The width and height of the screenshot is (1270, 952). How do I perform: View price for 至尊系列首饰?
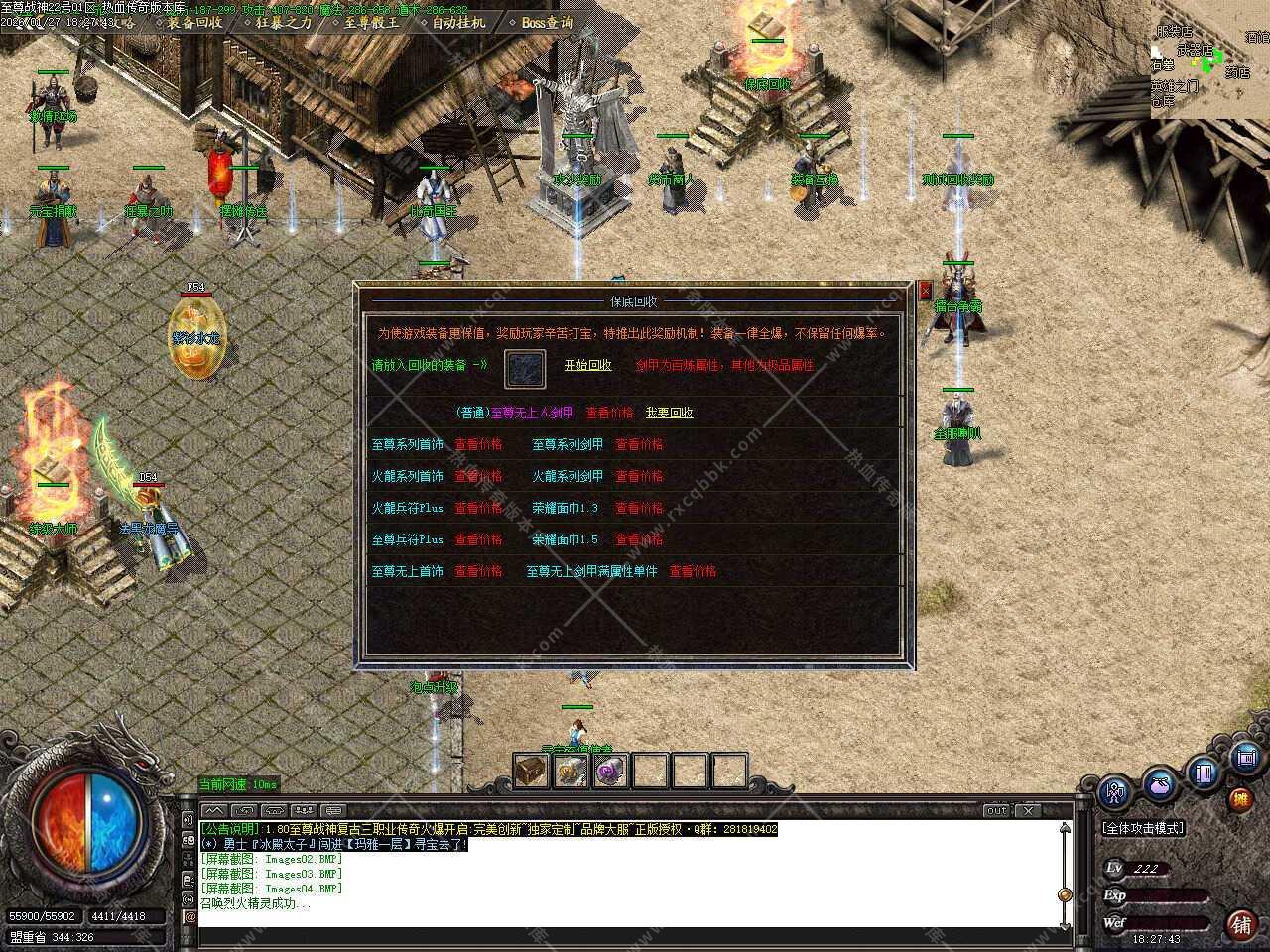[478, 444]
